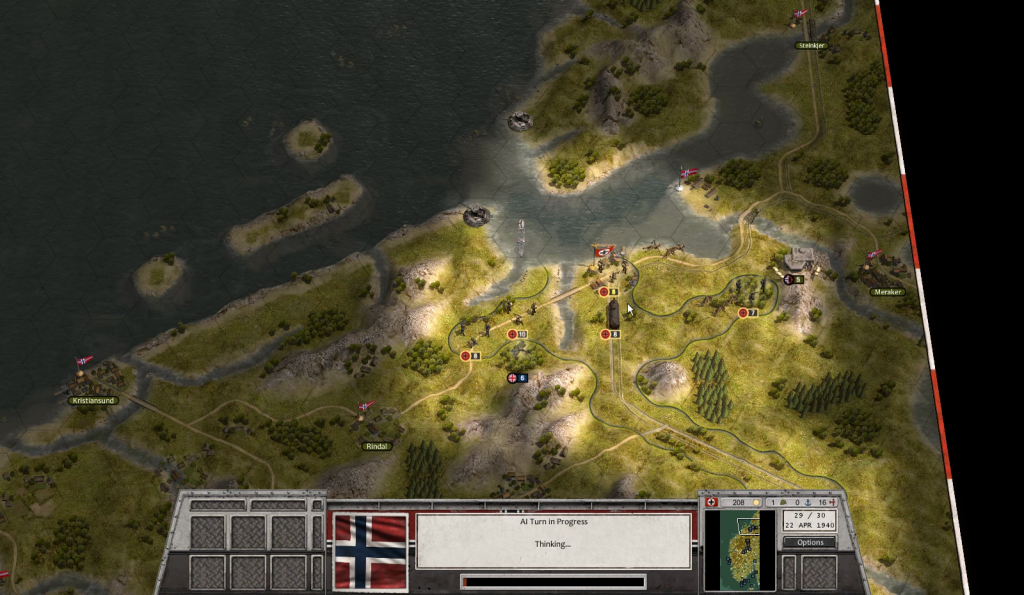This screenshot has width=1024, height=595.
Task: Select the German armoured train unit
Action: coord(610,313)
